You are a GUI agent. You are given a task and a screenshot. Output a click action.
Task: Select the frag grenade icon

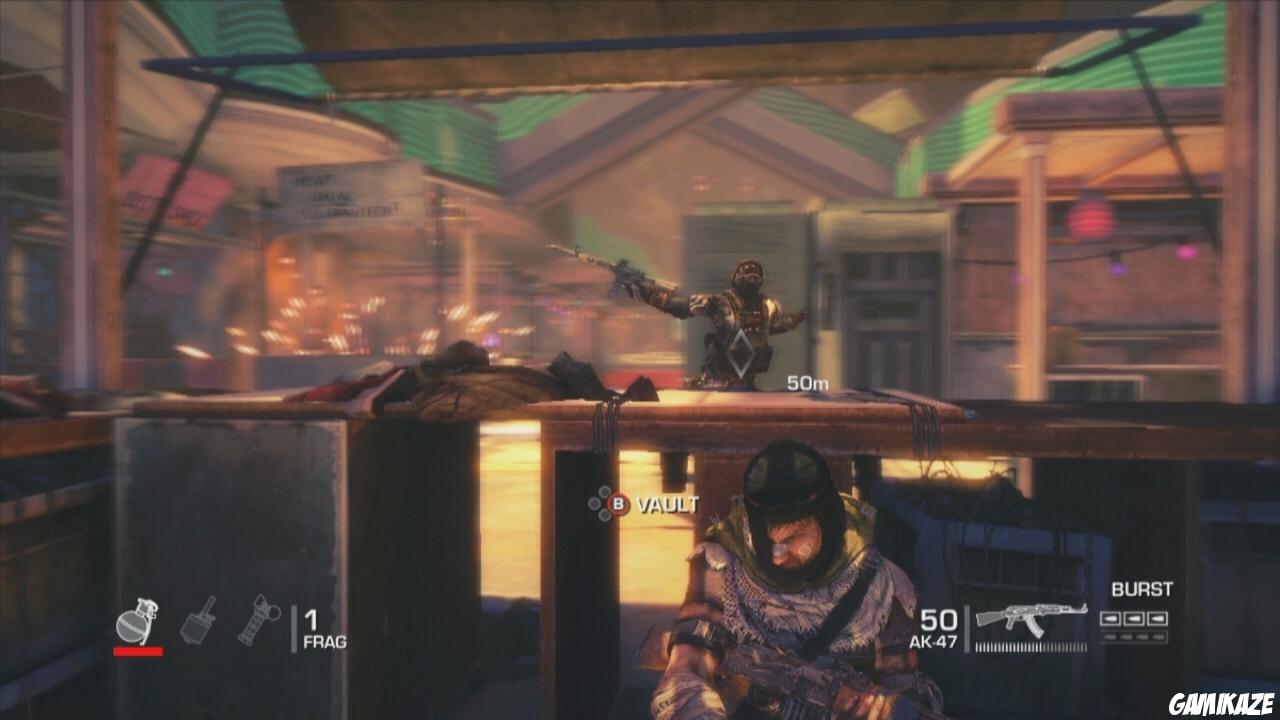coord(137,622)
